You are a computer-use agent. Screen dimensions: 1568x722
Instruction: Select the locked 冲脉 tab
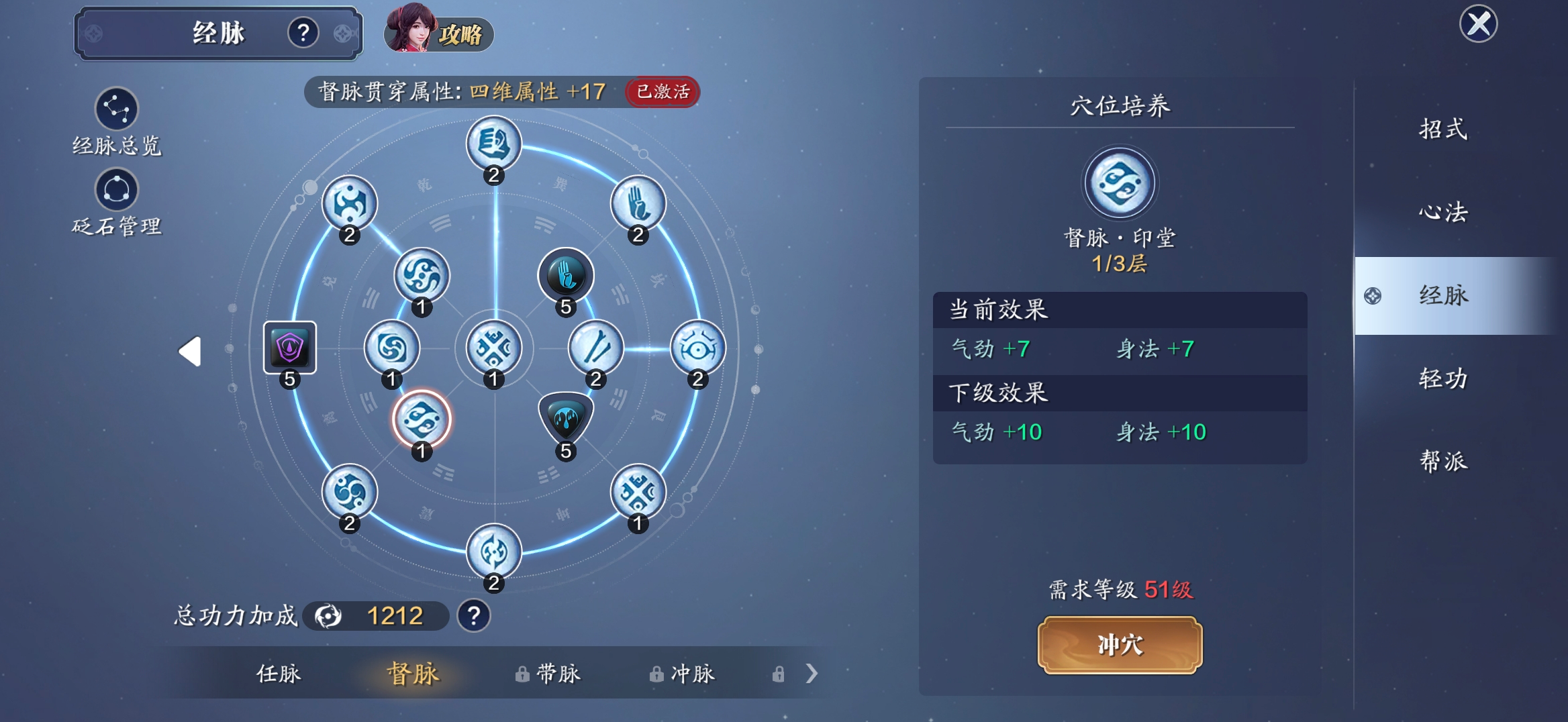point(682,673)
